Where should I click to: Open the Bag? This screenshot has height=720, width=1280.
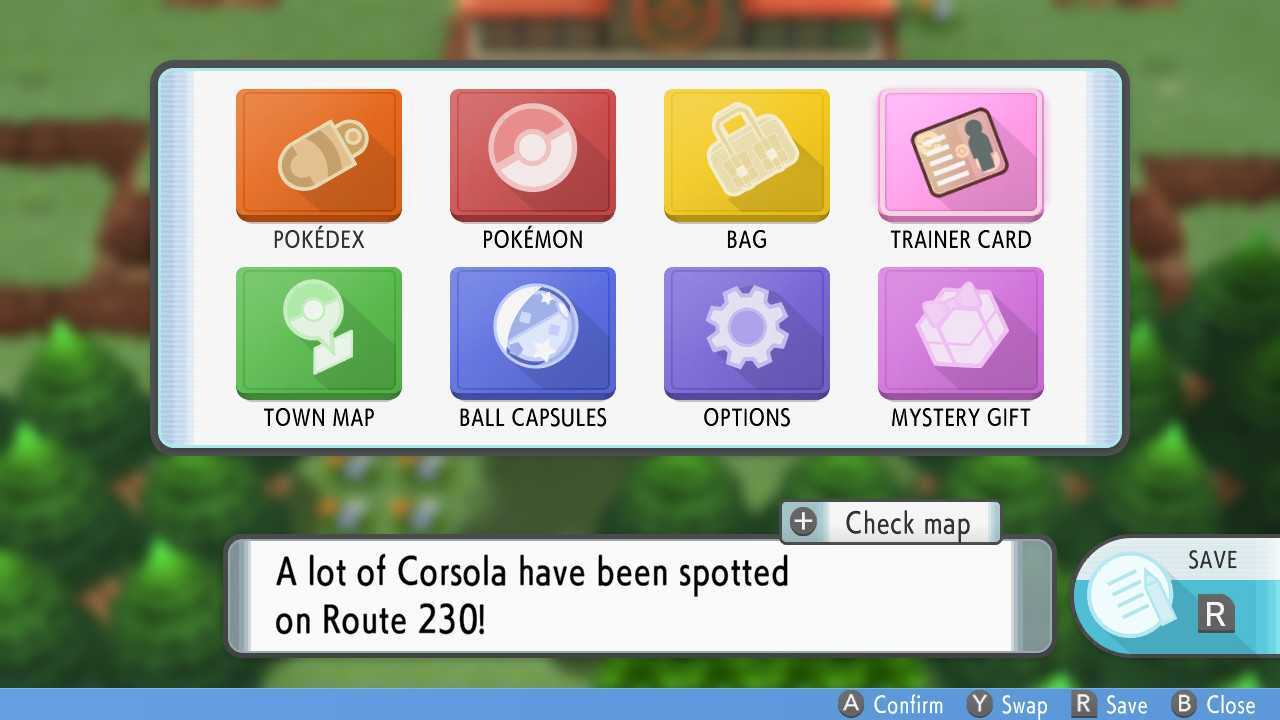(746, 154)
